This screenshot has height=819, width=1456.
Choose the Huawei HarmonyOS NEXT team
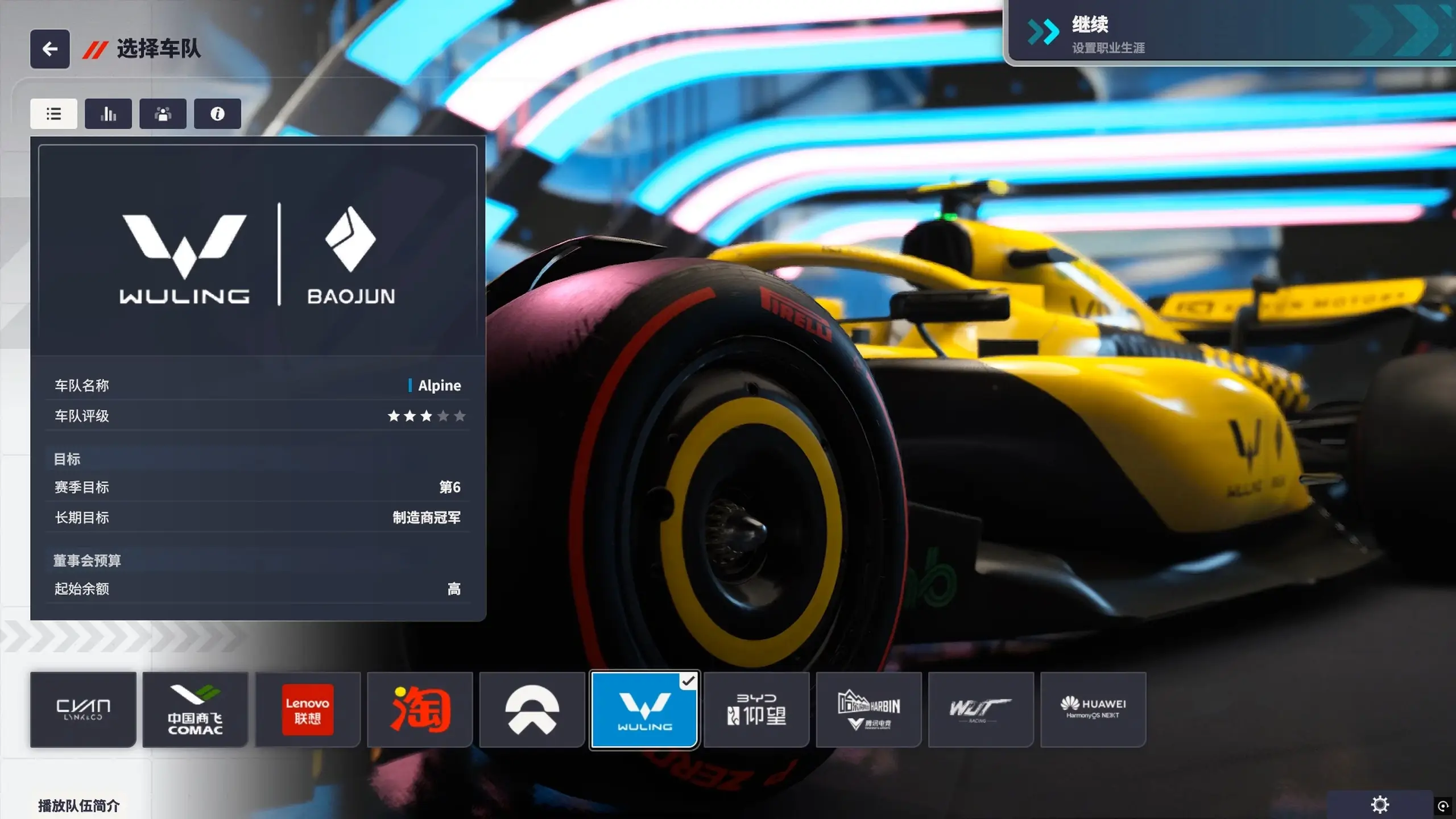tap(1093, 710)
